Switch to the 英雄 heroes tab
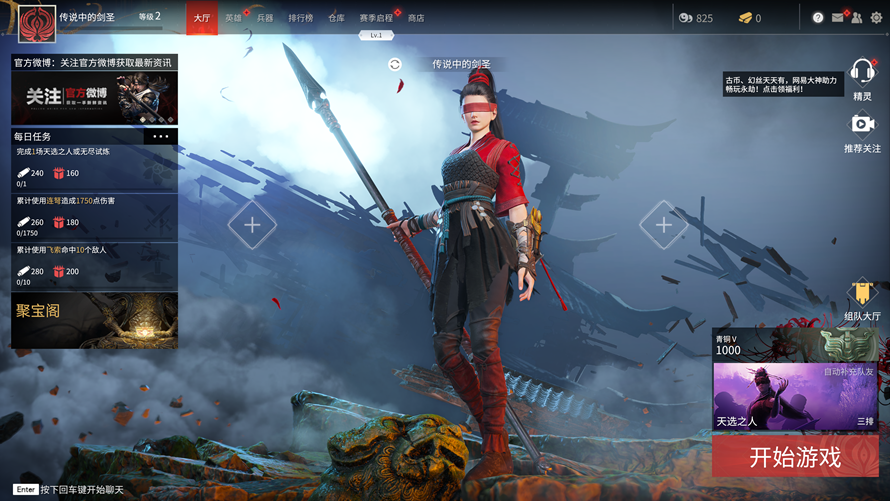 [233, 18]
